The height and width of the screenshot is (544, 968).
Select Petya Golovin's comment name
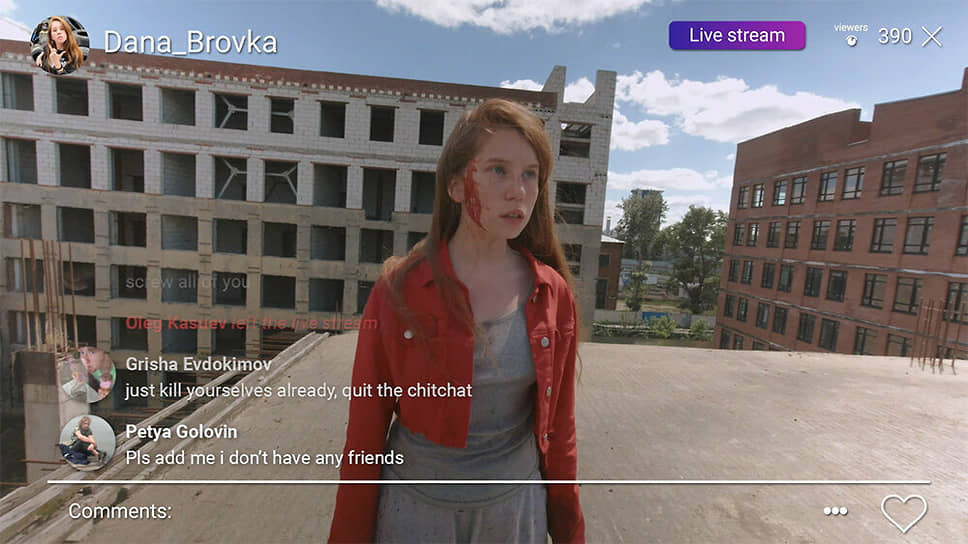click(x=181, y=432)
